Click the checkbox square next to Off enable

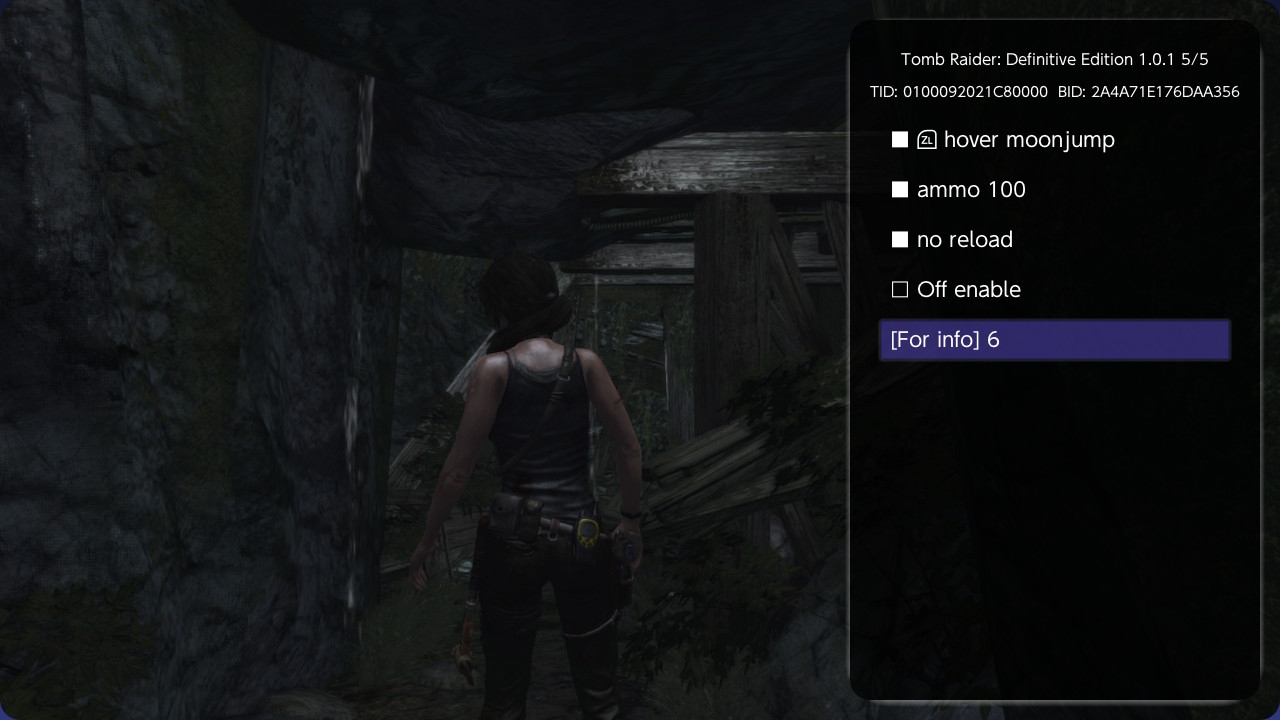click(x=899, y=289)
